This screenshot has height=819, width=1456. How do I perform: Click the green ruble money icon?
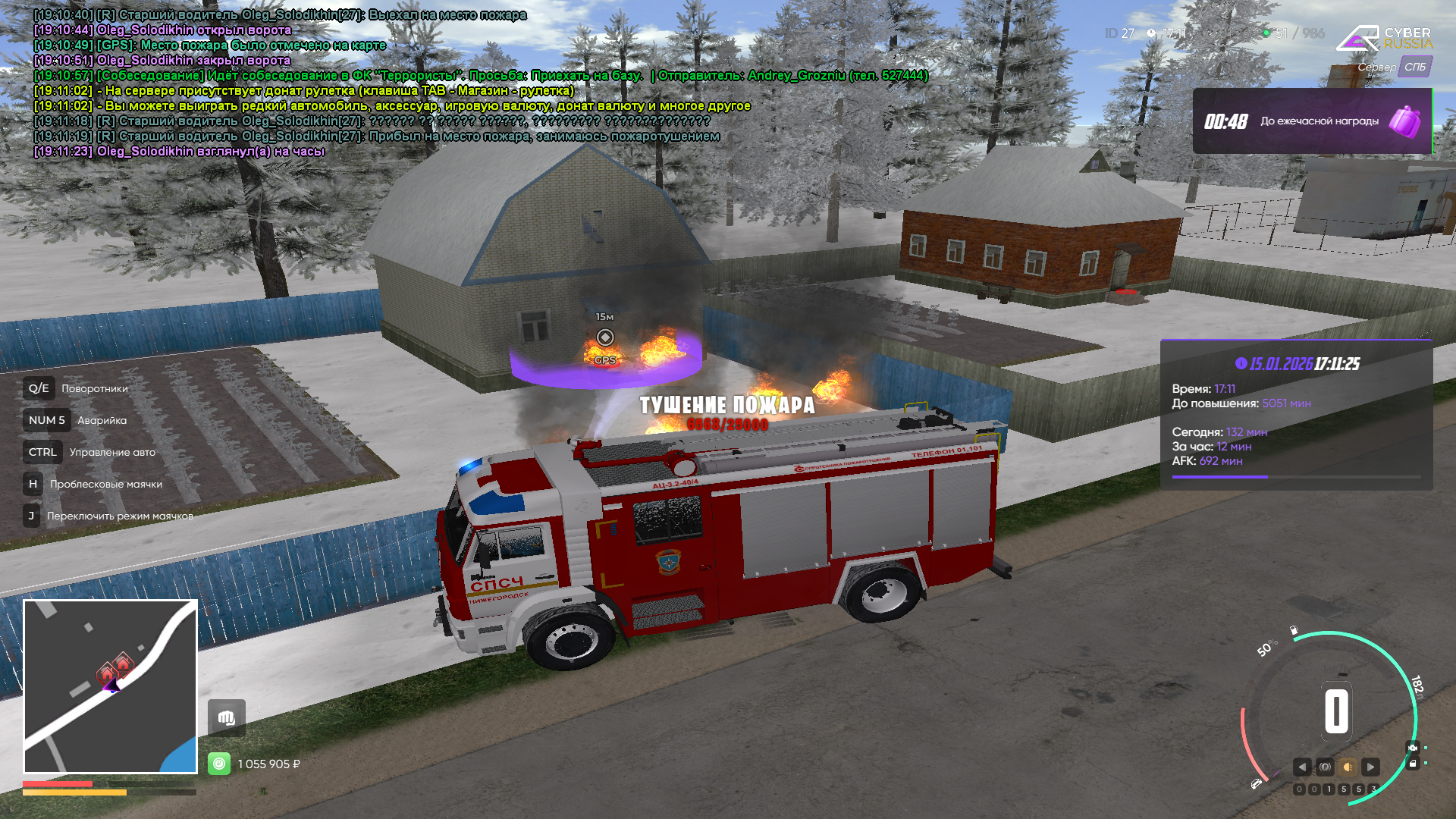[219, 764]
